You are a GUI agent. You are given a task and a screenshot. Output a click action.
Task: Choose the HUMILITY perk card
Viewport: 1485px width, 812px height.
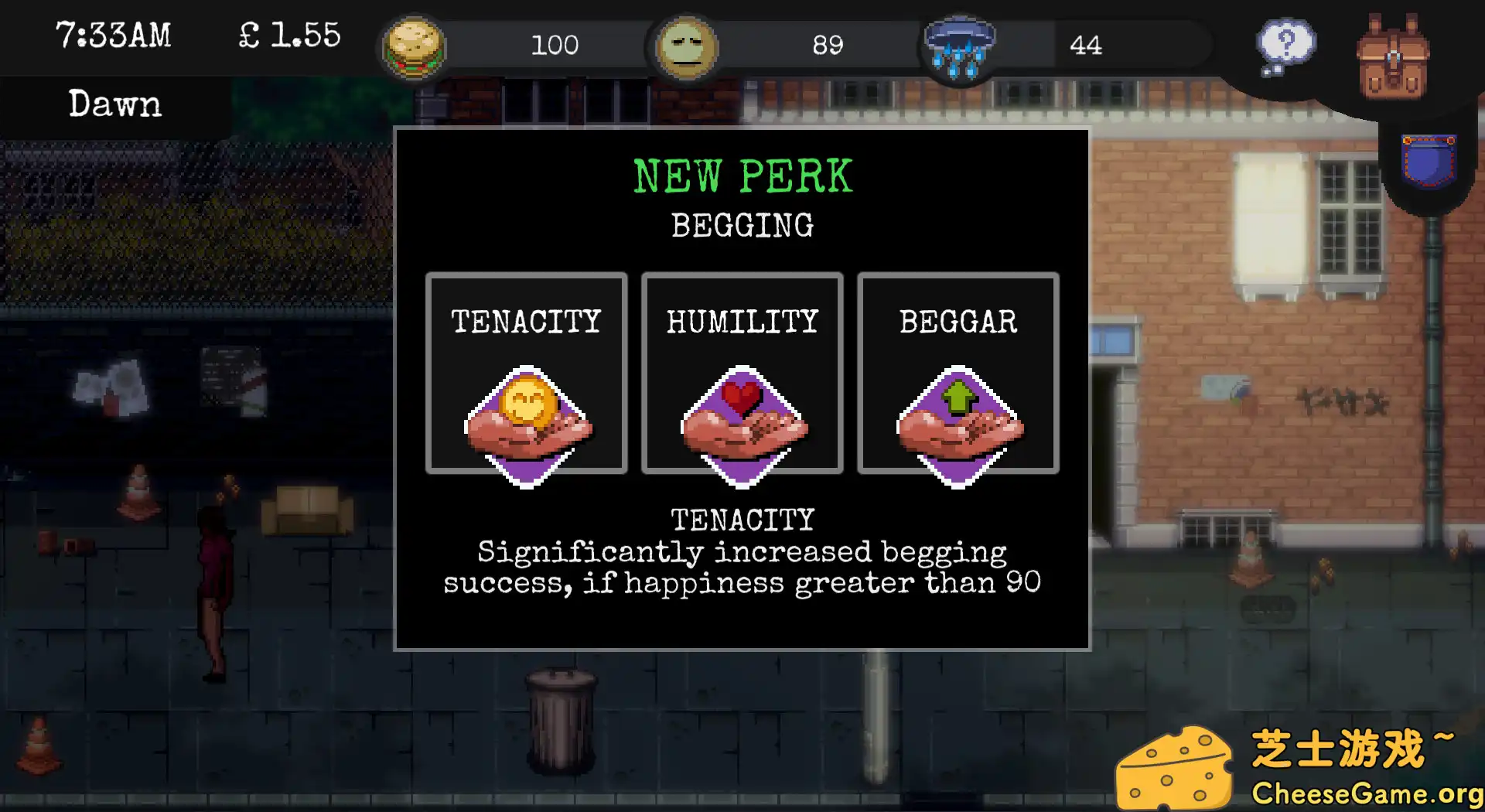coord(741,373)
